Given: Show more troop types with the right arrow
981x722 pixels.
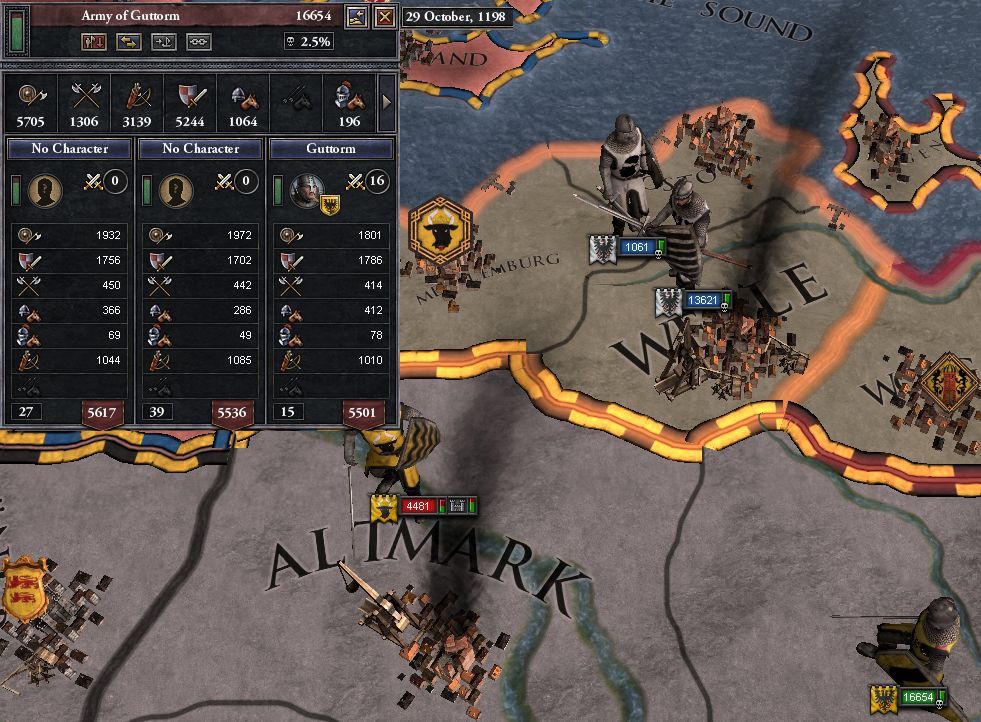Looking at the screenshot, I should pos(386,102).
